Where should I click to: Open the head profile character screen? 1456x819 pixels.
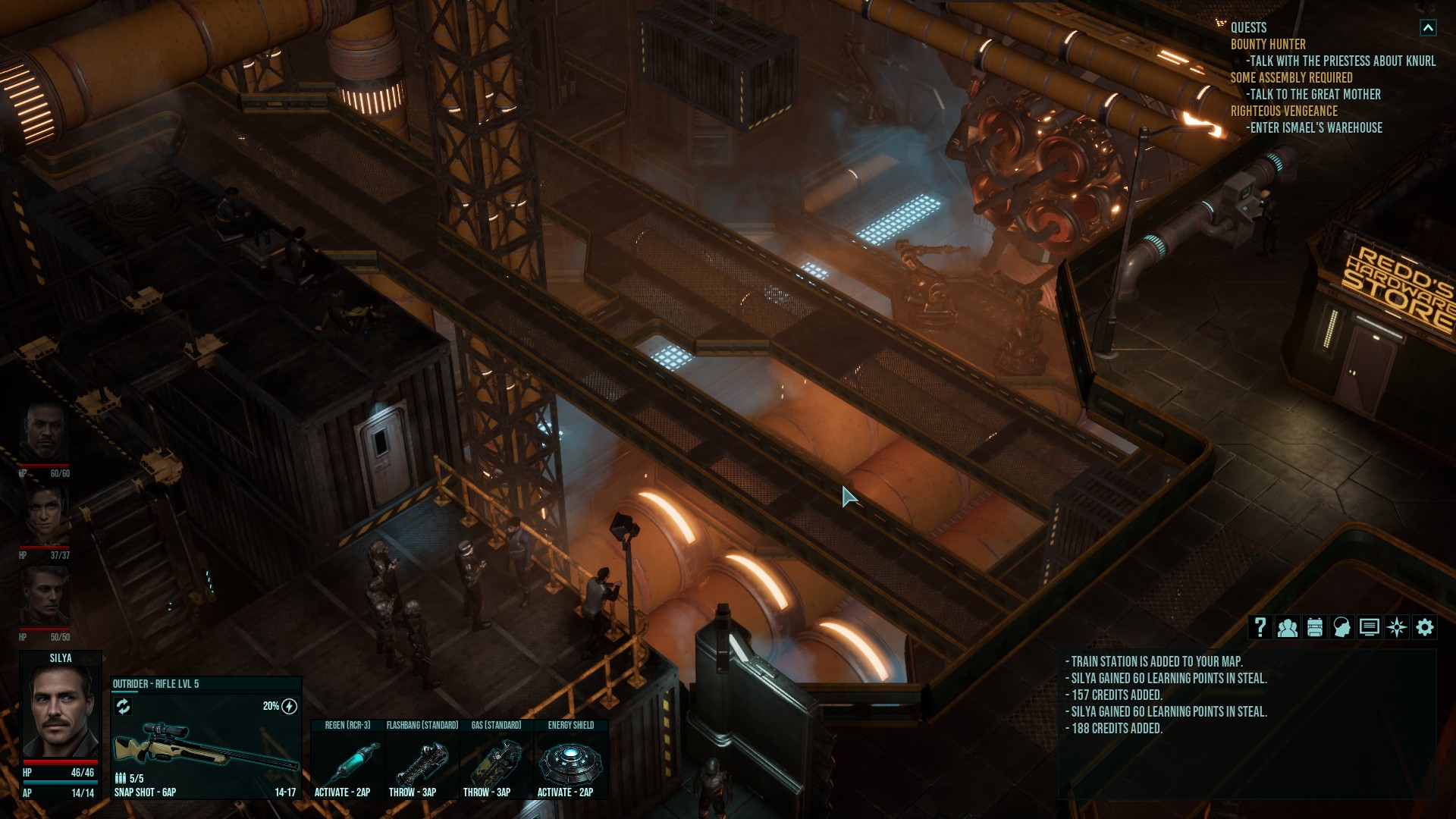click(1341, 627)
